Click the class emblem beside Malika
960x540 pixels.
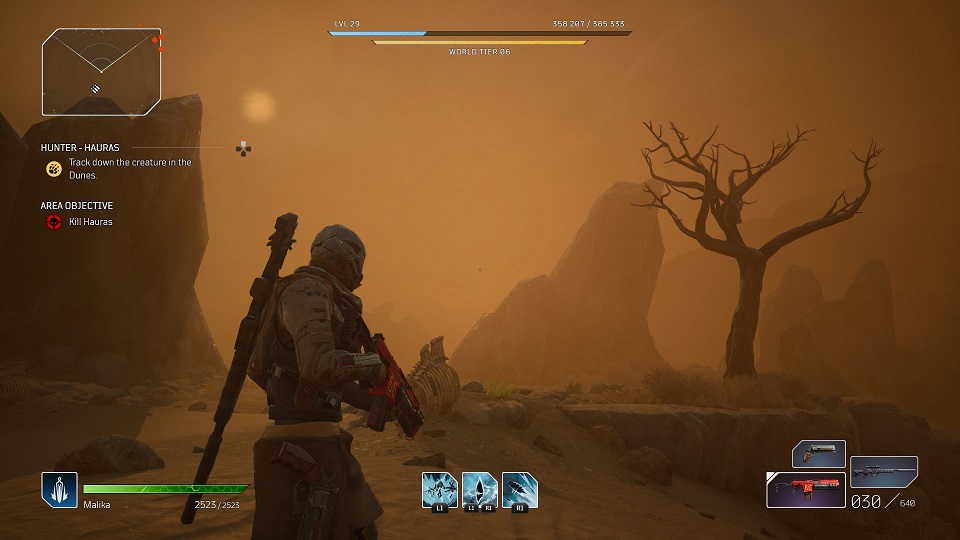tap(59, 490)
